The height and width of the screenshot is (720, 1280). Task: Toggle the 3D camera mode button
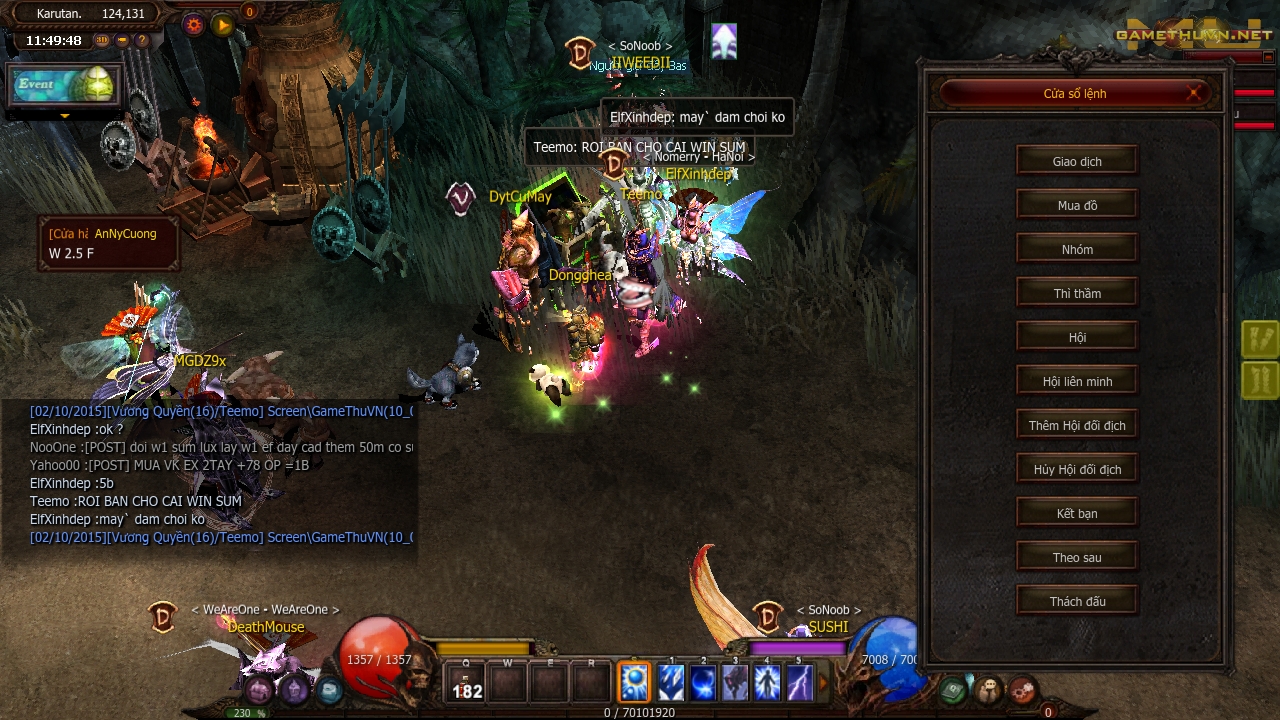(101, 40)
